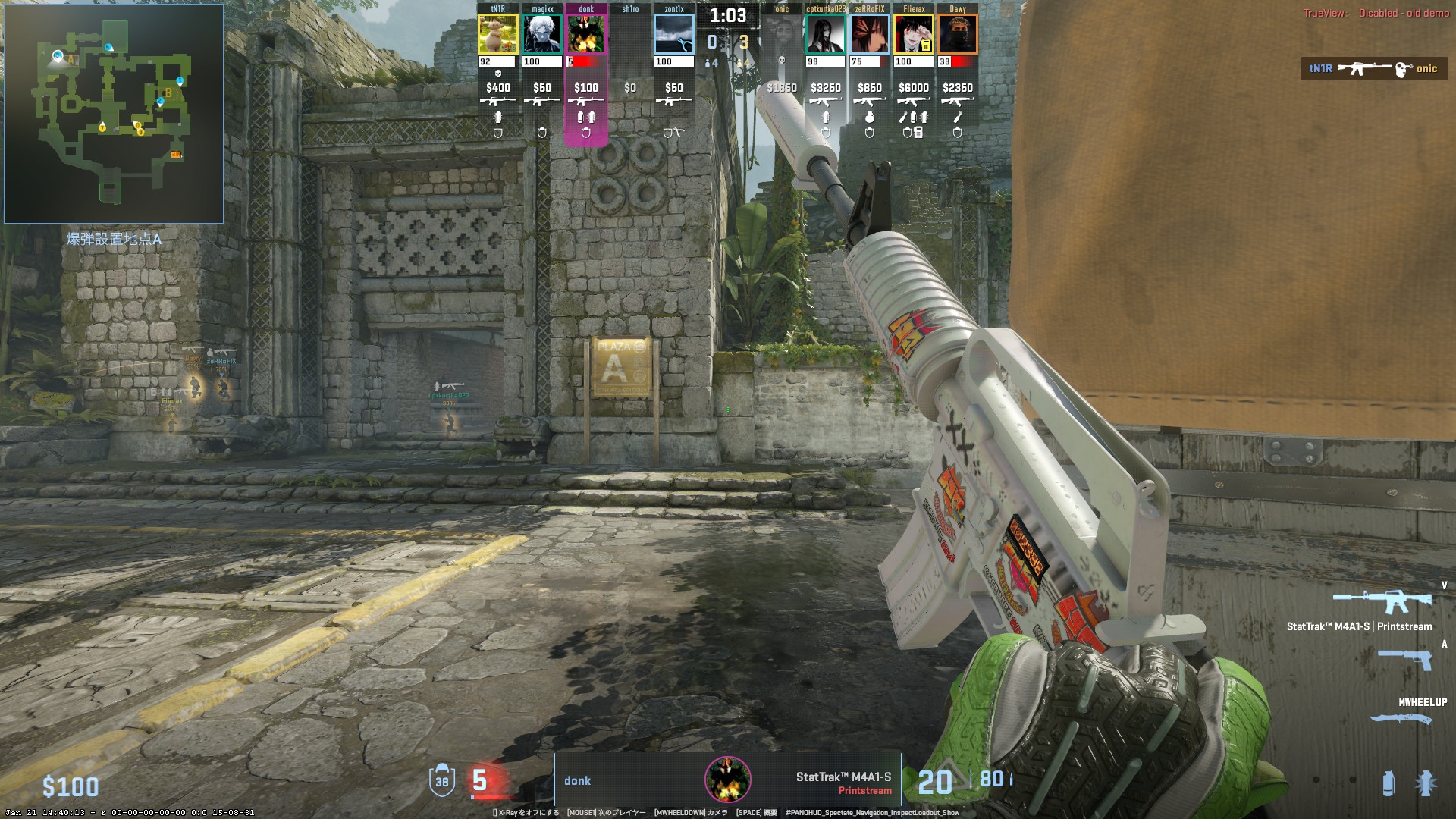Pick zeRRoFIX's player avatar
The height and width of the screenshot is (819, 1456).
click(x=870, y=34)
